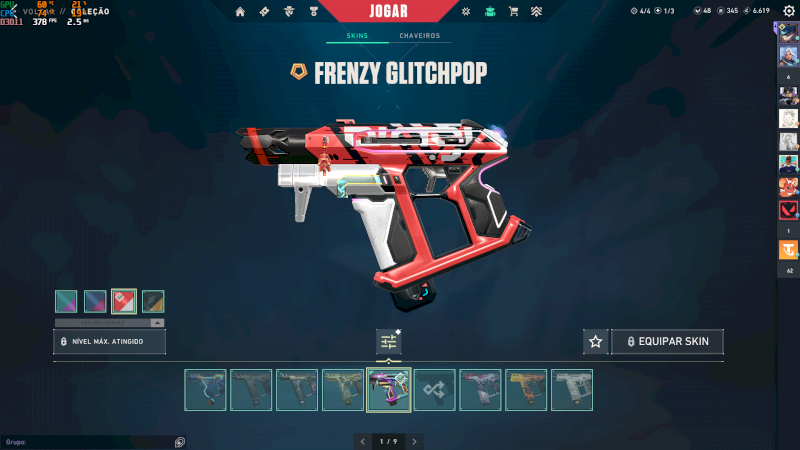Choose the teal and purple color variant

coord(66,301)
